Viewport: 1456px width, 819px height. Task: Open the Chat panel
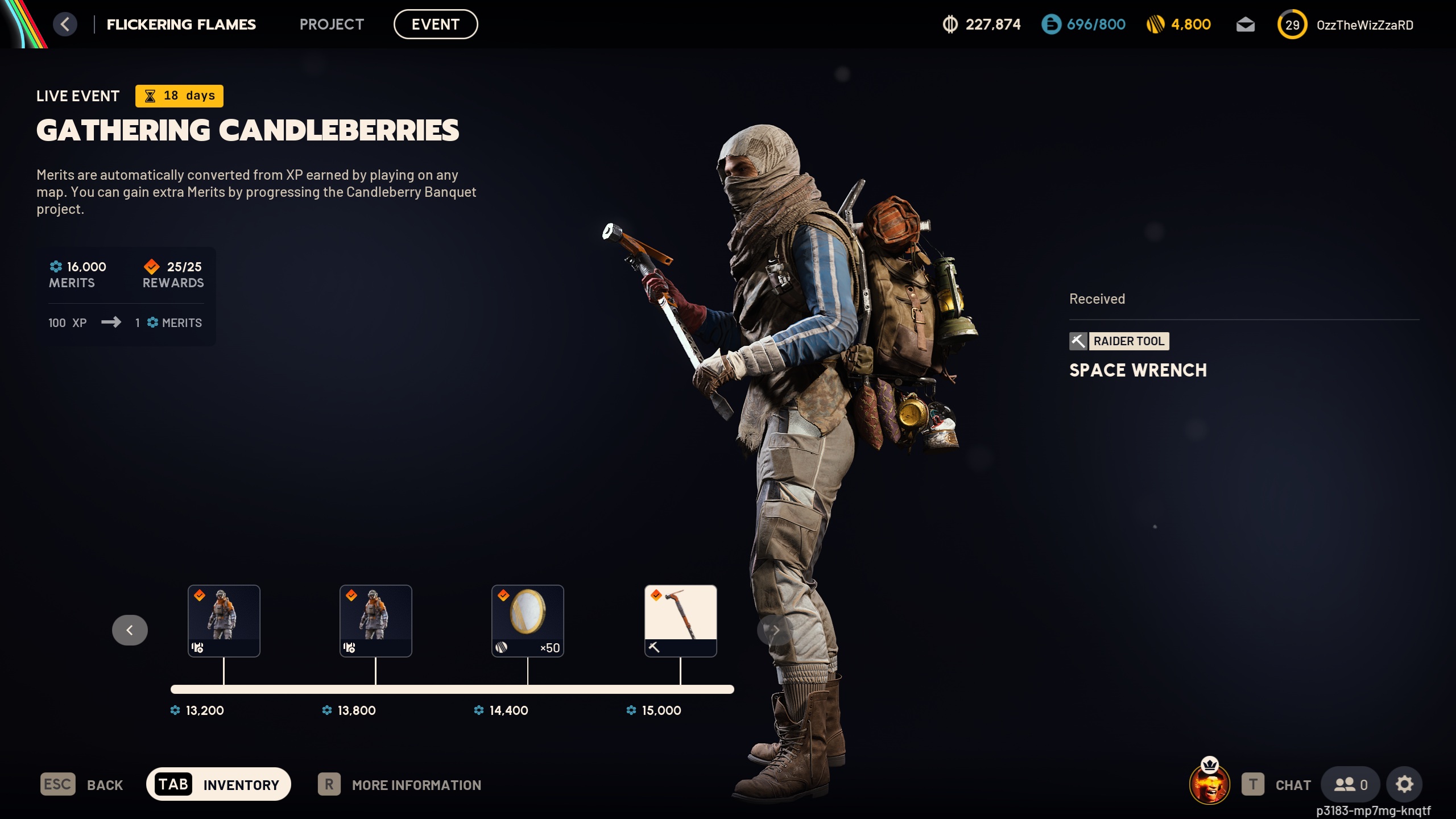coord(1277,785)
